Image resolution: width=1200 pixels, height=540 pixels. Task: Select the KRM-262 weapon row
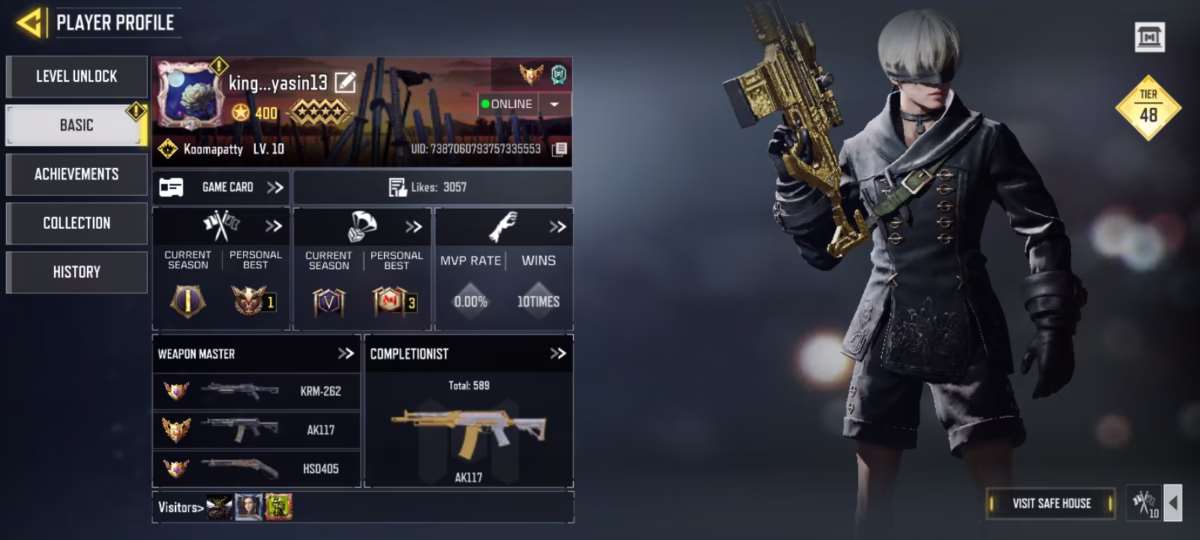256,390
